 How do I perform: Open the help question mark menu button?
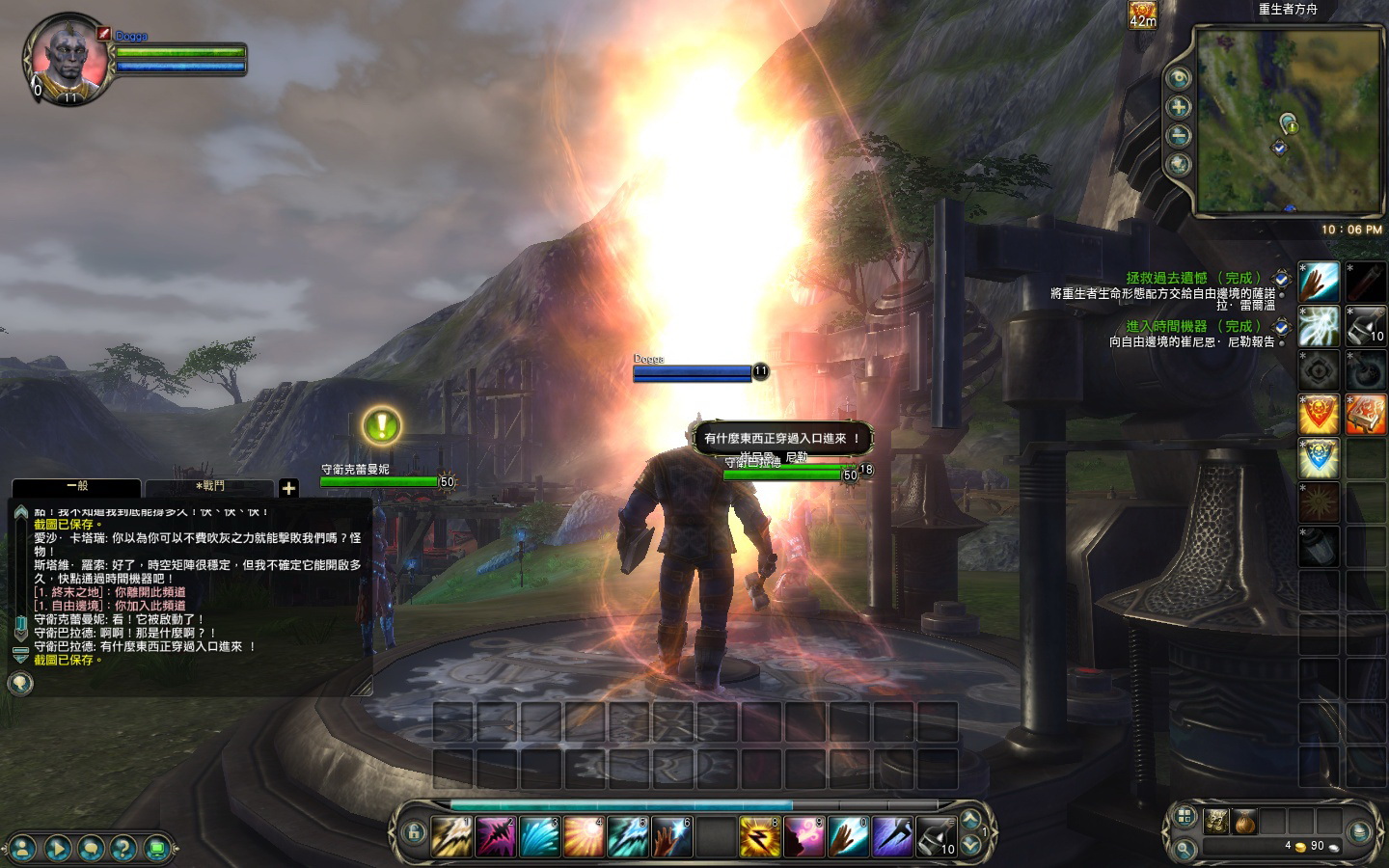[123, 849]
